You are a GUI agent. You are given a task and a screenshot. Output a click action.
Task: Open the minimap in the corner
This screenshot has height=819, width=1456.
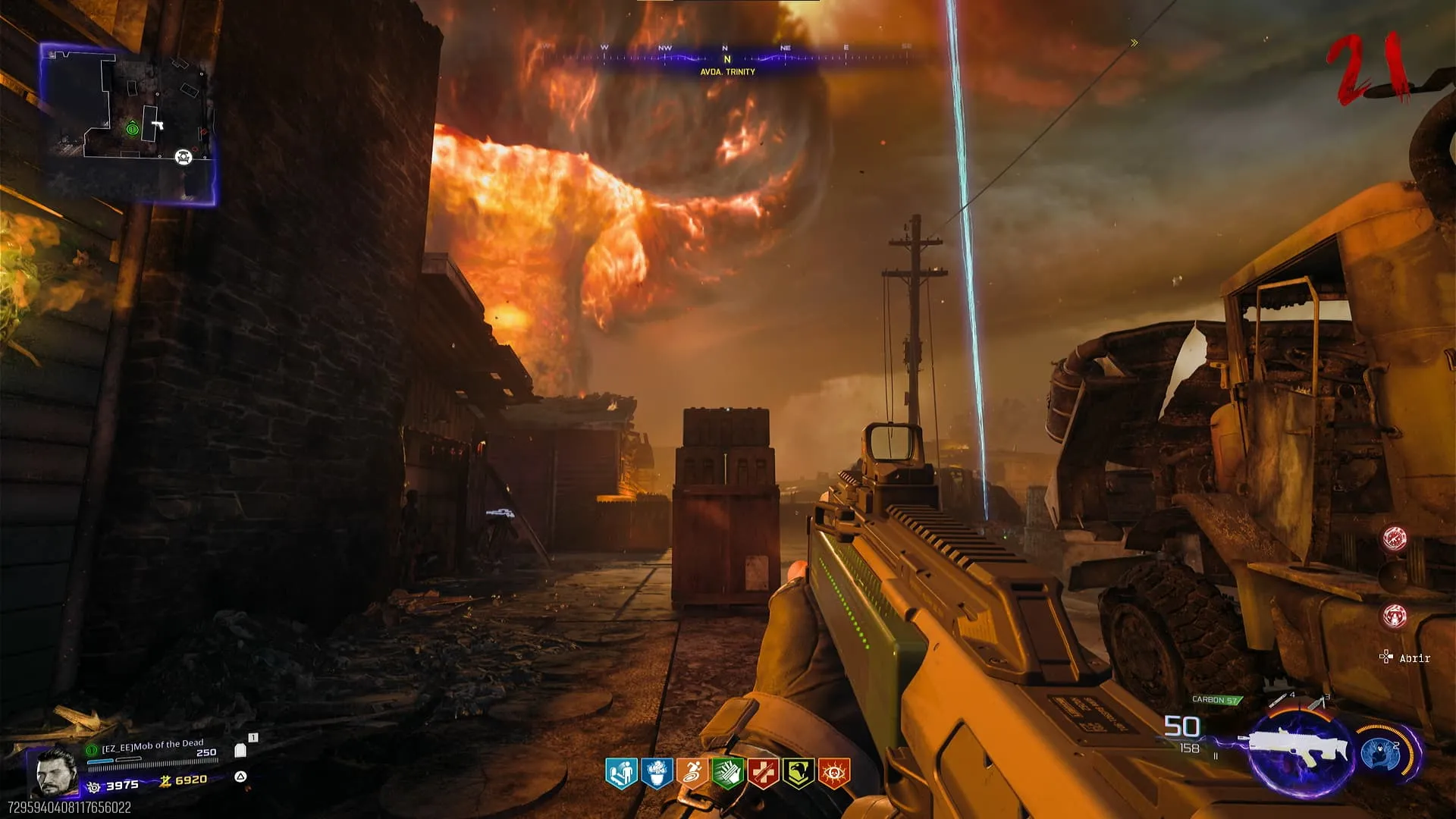pos(127,124)
